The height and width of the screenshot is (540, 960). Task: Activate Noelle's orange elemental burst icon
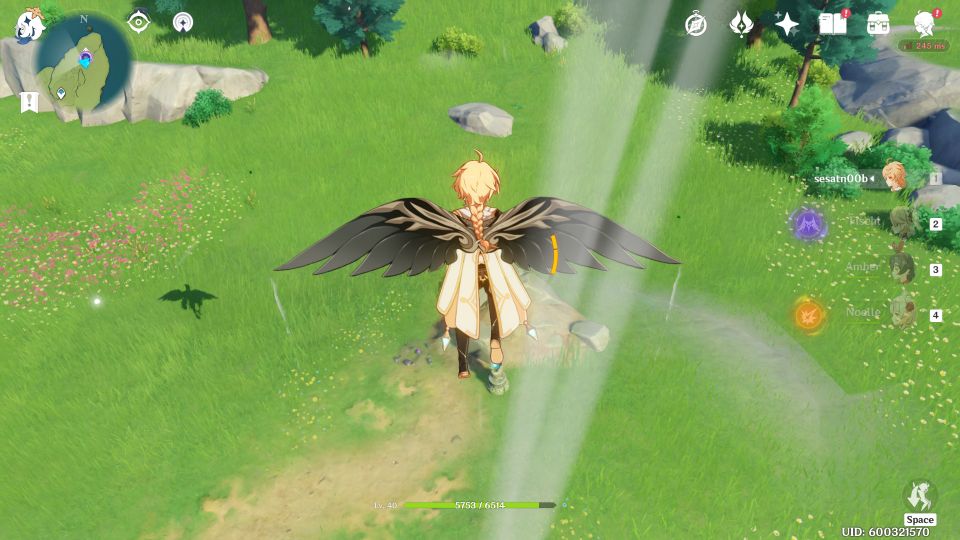808,315
